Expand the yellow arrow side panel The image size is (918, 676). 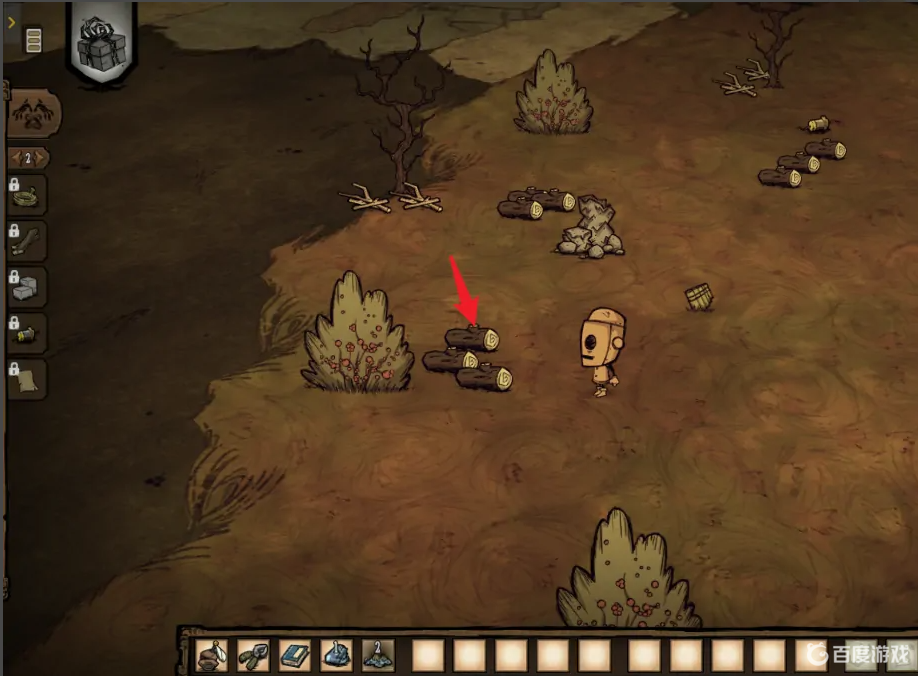(11, 21)
